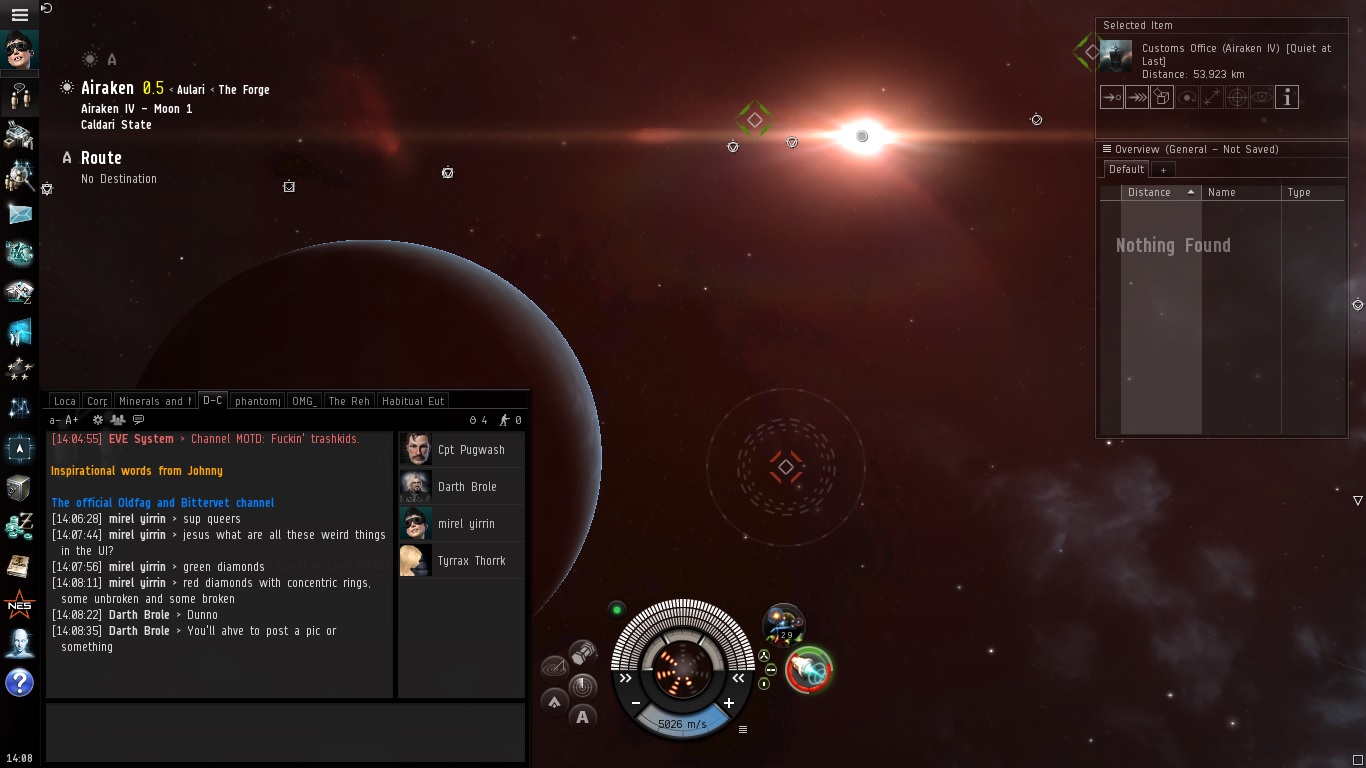Click the chat message input box
The width and height of the screenshot is (1366, 768).
[x=285, y=732]
